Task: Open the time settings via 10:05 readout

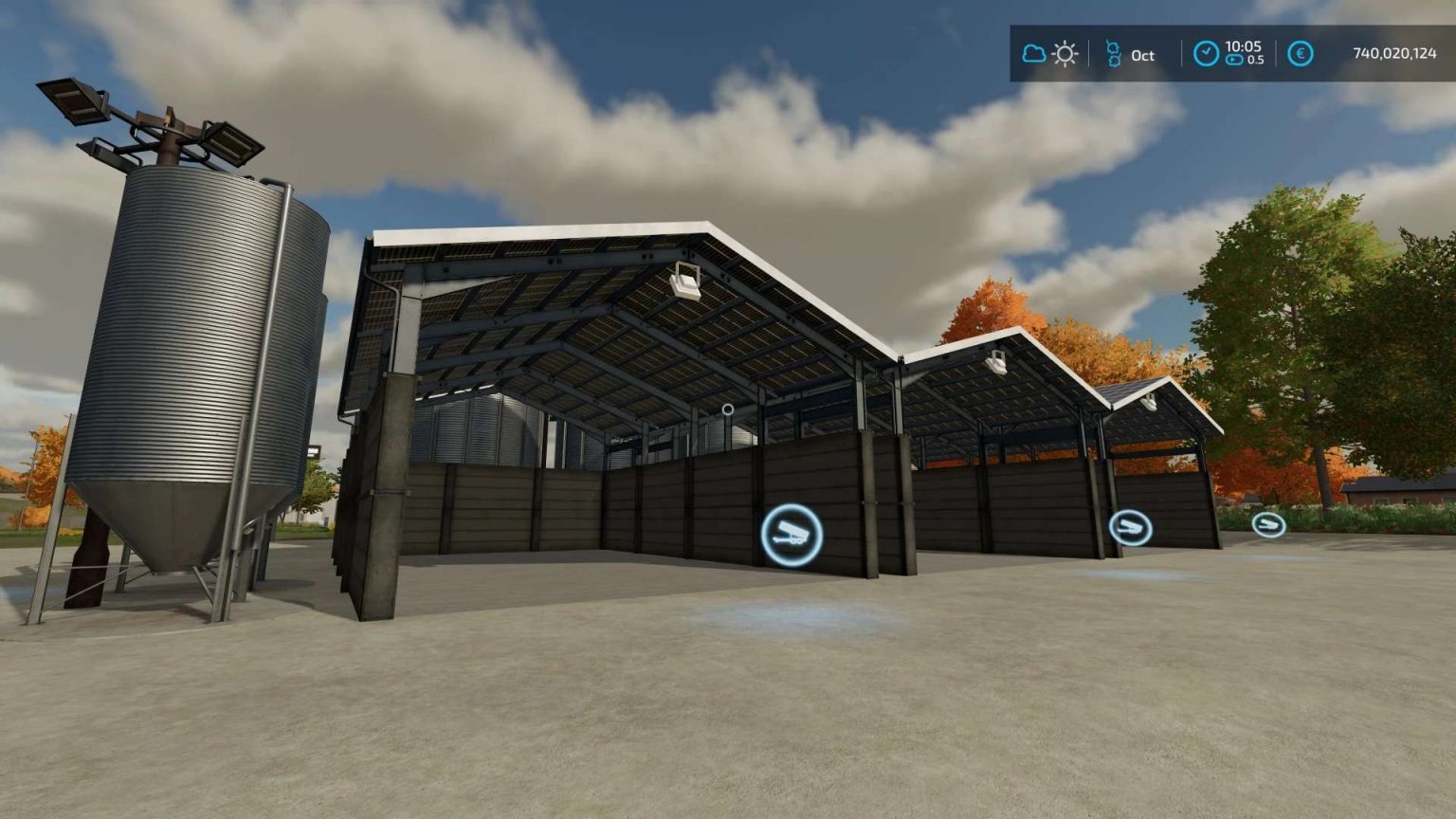Action: tap(1243, 47)
